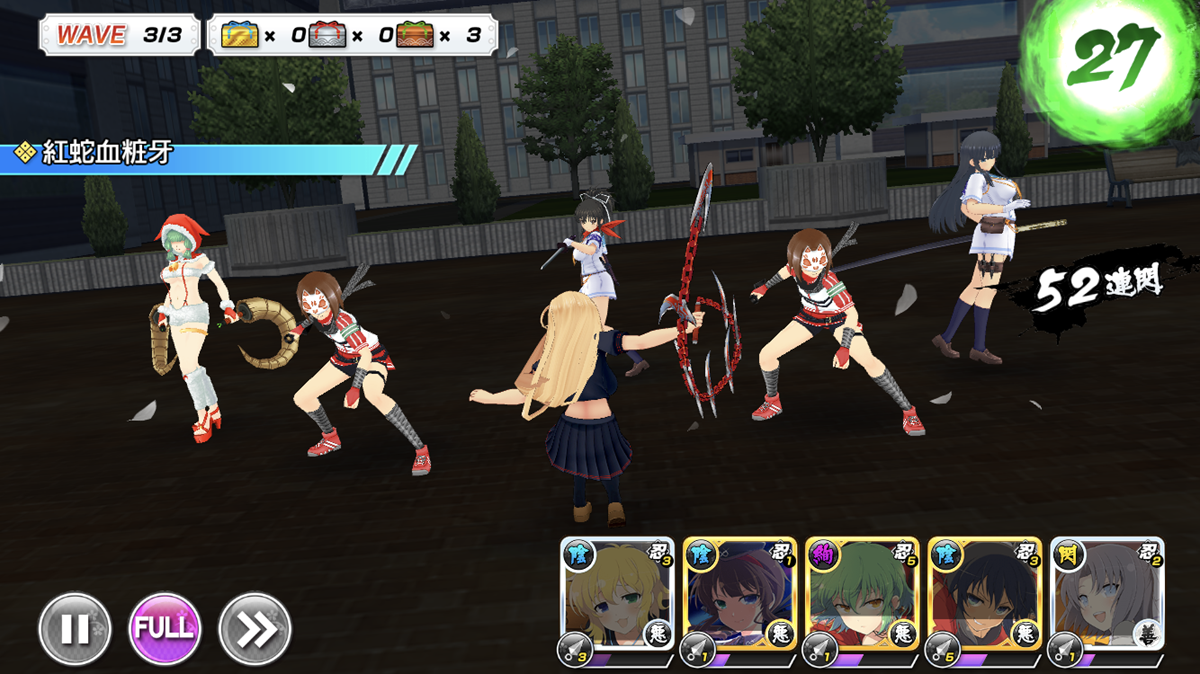Activate the fast-forward double arrow button
The height and width of the screenshot is (674, 1200).
click(254, 629)
